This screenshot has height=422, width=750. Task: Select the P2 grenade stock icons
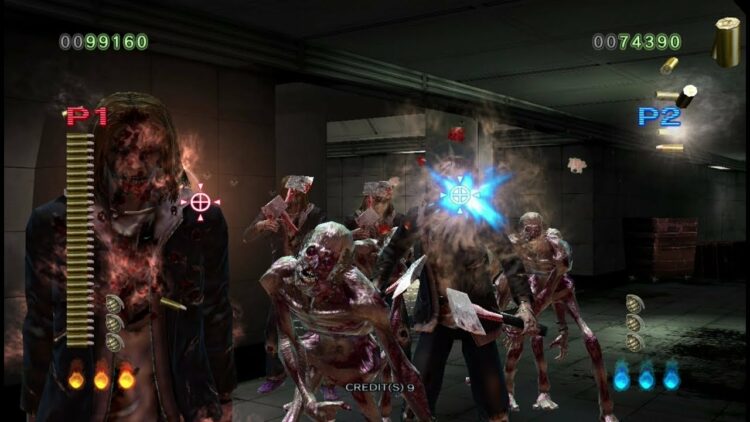click(635, 322)
